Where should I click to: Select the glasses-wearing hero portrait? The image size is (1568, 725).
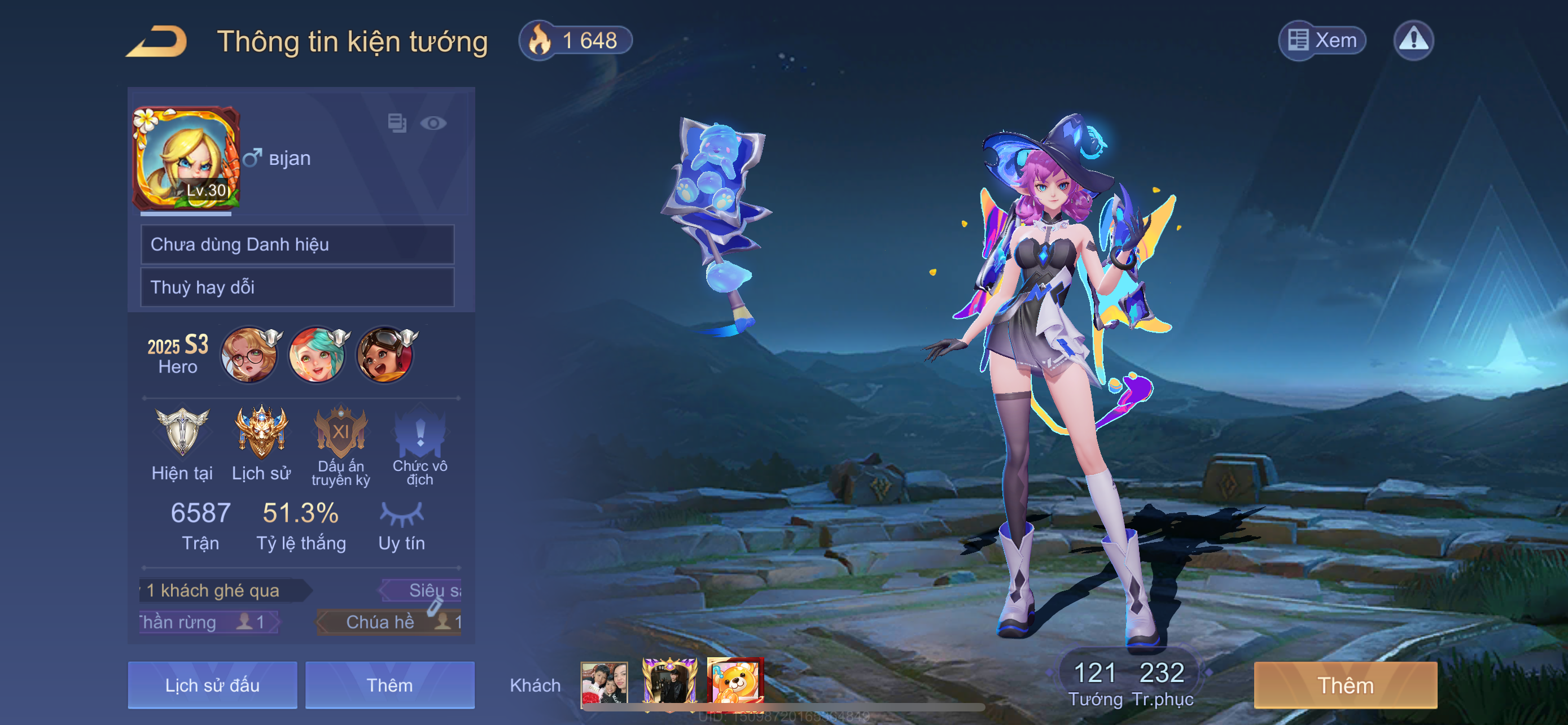[249, 355]
